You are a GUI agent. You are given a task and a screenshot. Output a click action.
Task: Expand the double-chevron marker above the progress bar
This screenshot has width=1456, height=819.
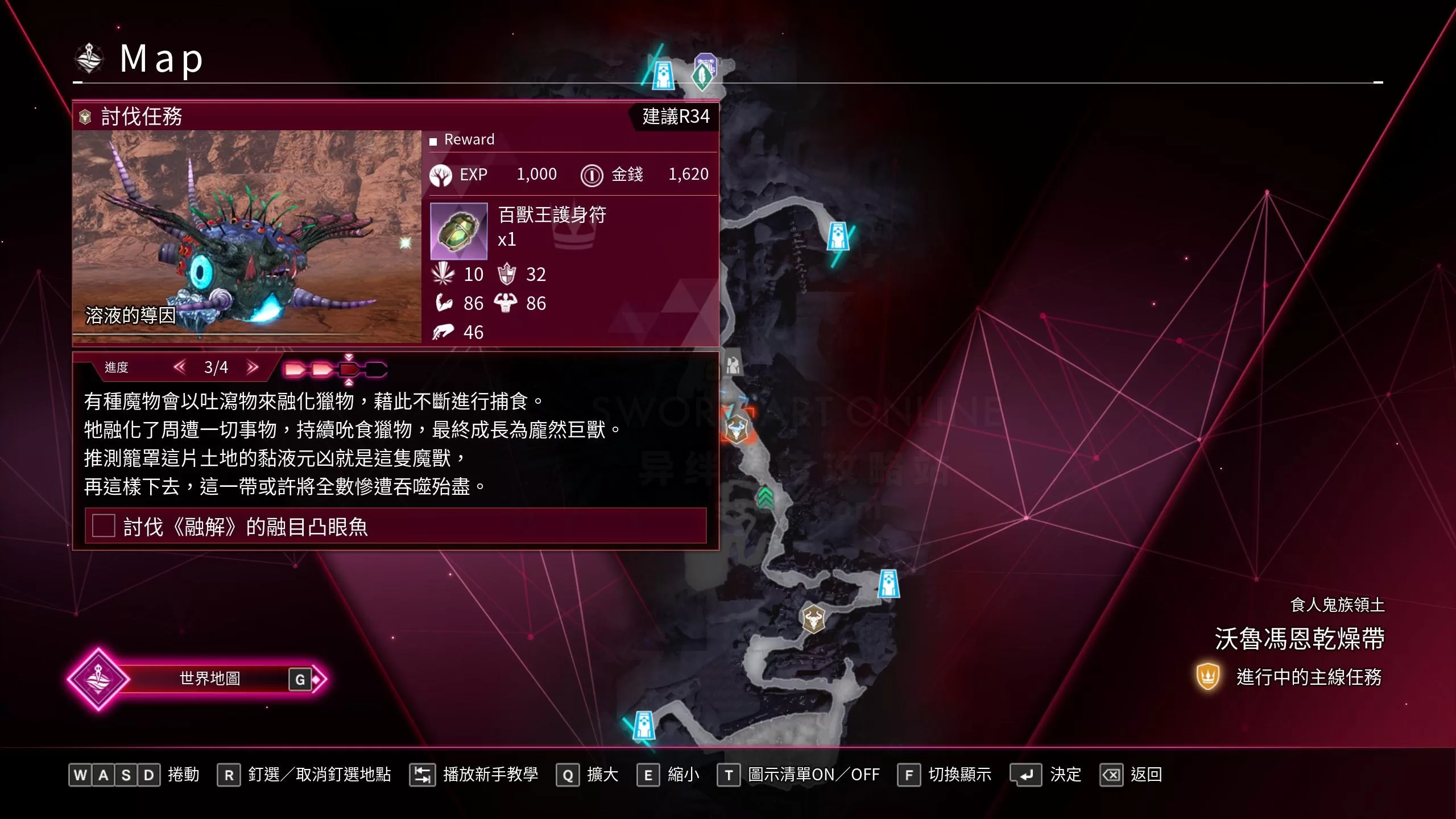348,356
